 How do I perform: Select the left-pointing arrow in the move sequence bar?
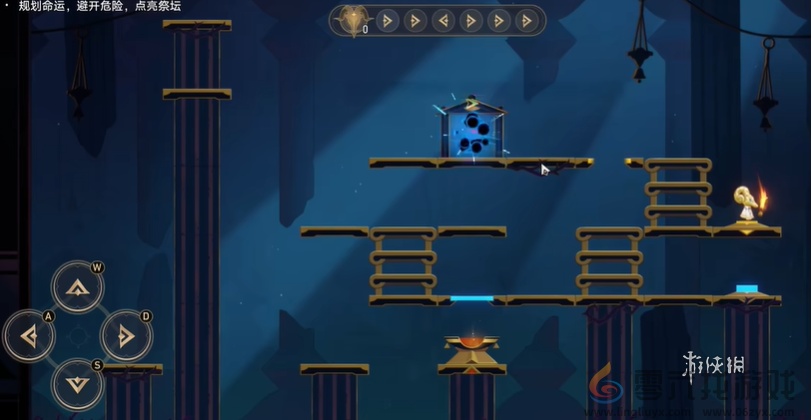tap(443, 20)
